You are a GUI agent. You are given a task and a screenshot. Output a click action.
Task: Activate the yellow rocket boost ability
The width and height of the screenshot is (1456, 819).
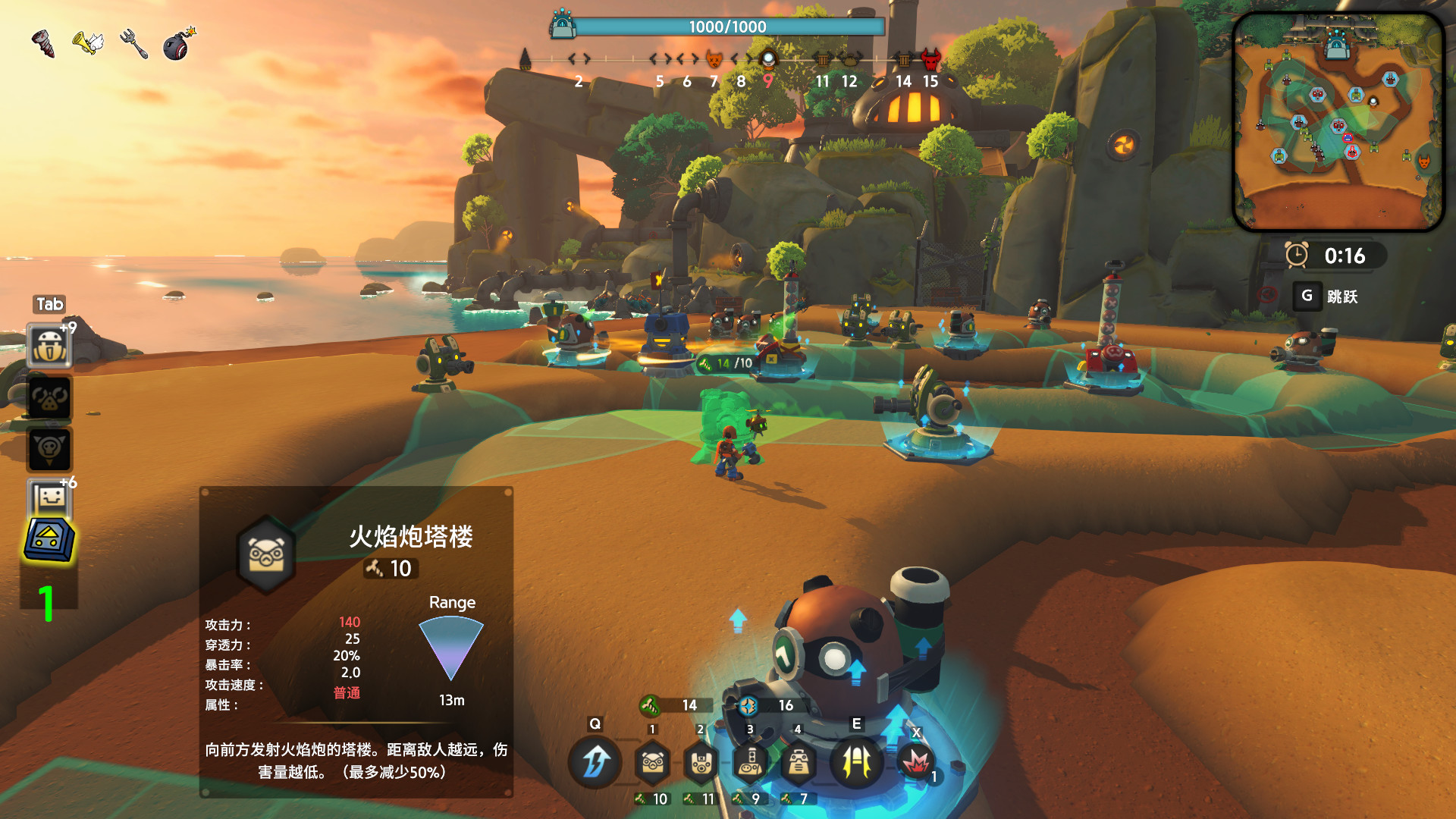(x=857, y=762)
